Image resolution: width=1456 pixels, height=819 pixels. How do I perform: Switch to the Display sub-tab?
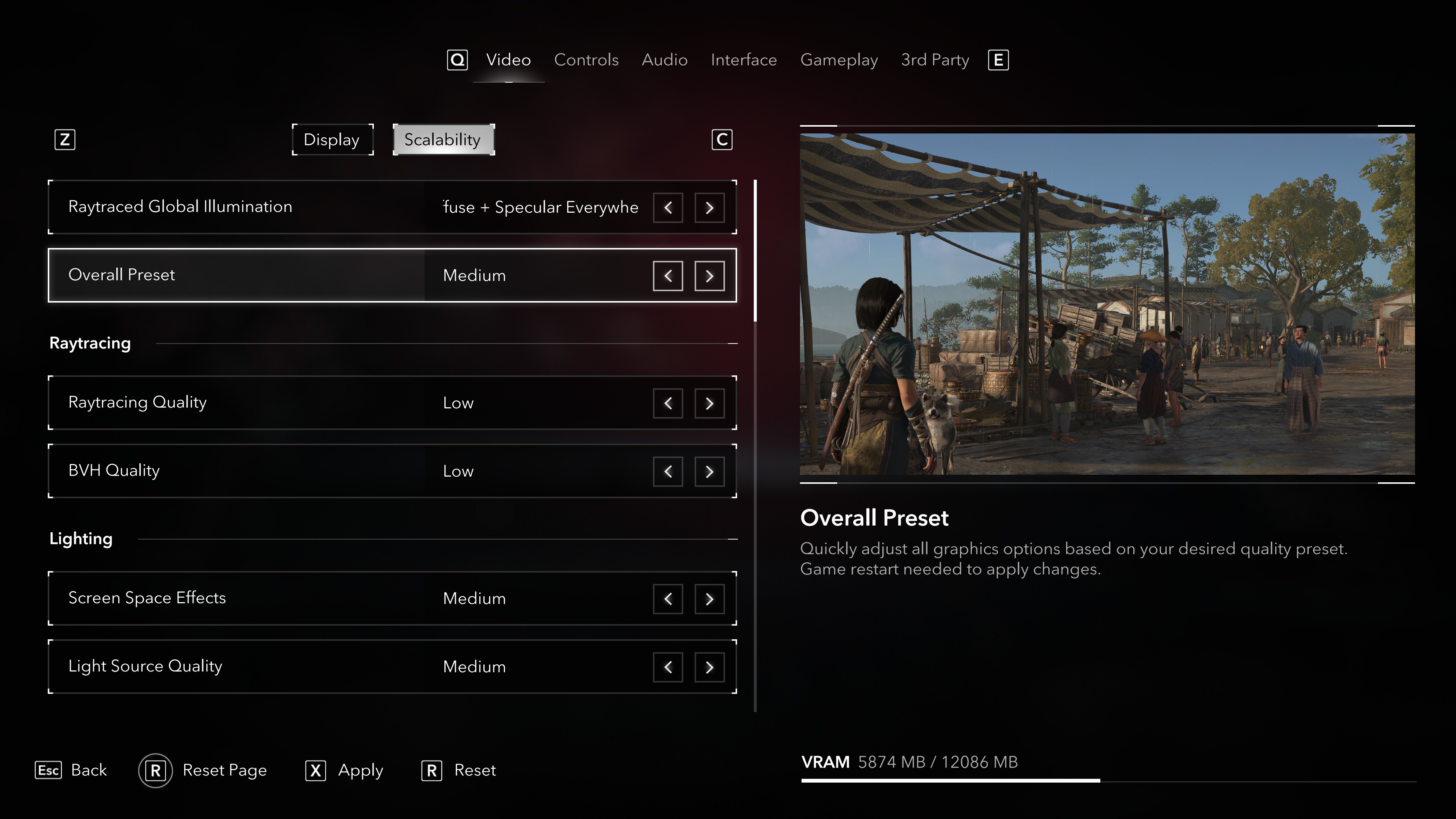tap(332, 140)
